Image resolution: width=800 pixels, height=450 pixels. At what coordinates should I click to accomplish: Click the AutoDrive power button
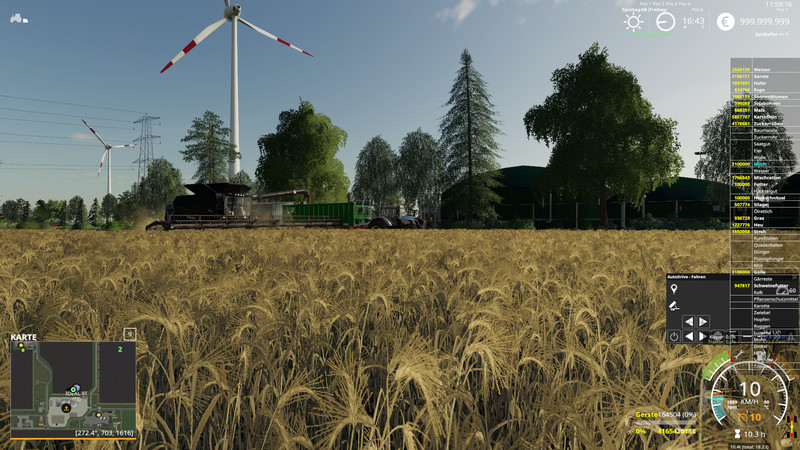click(x=674, y=337)
